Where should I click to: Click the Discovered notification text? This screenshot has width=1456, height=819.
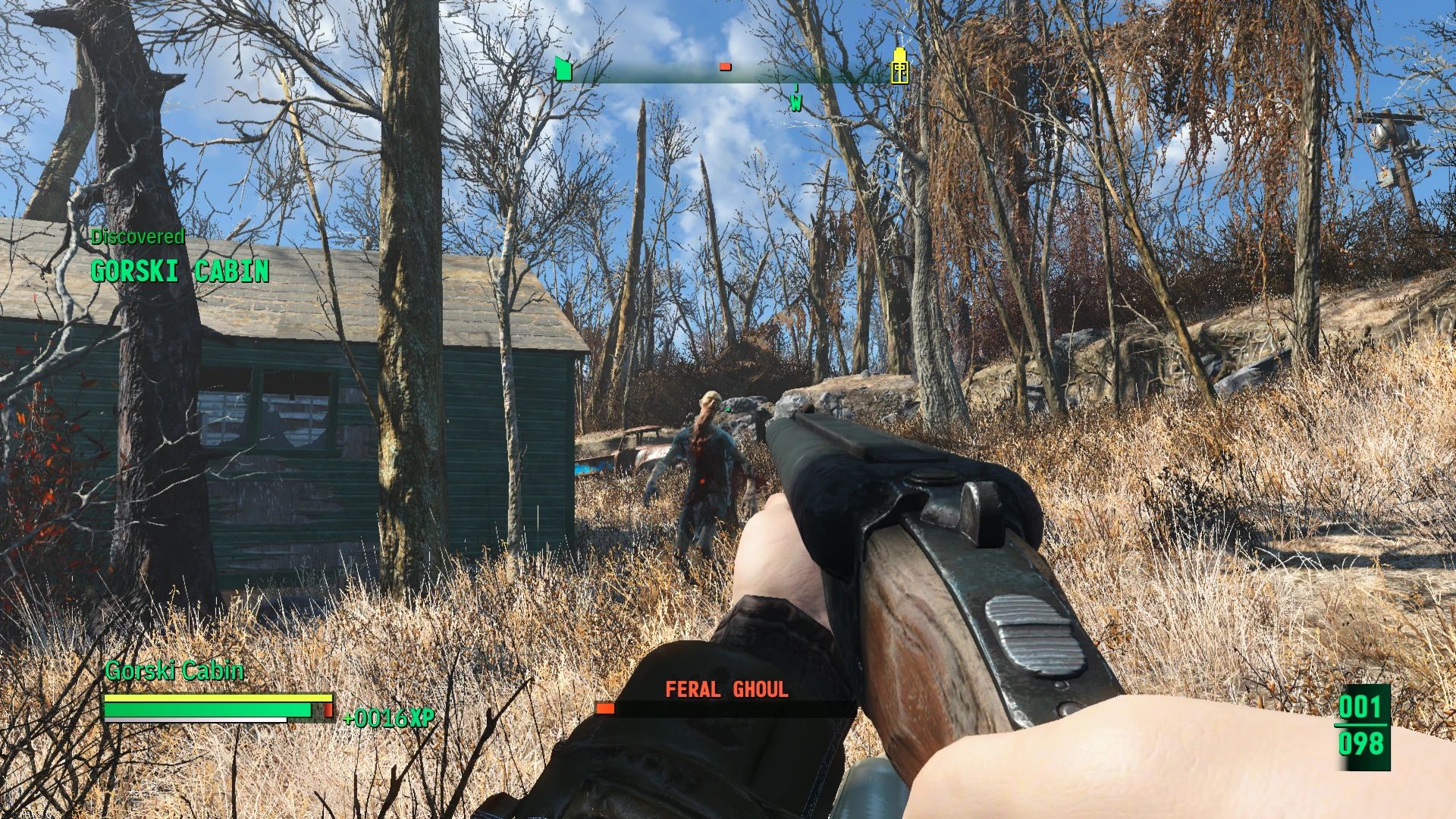coord(138,236)
